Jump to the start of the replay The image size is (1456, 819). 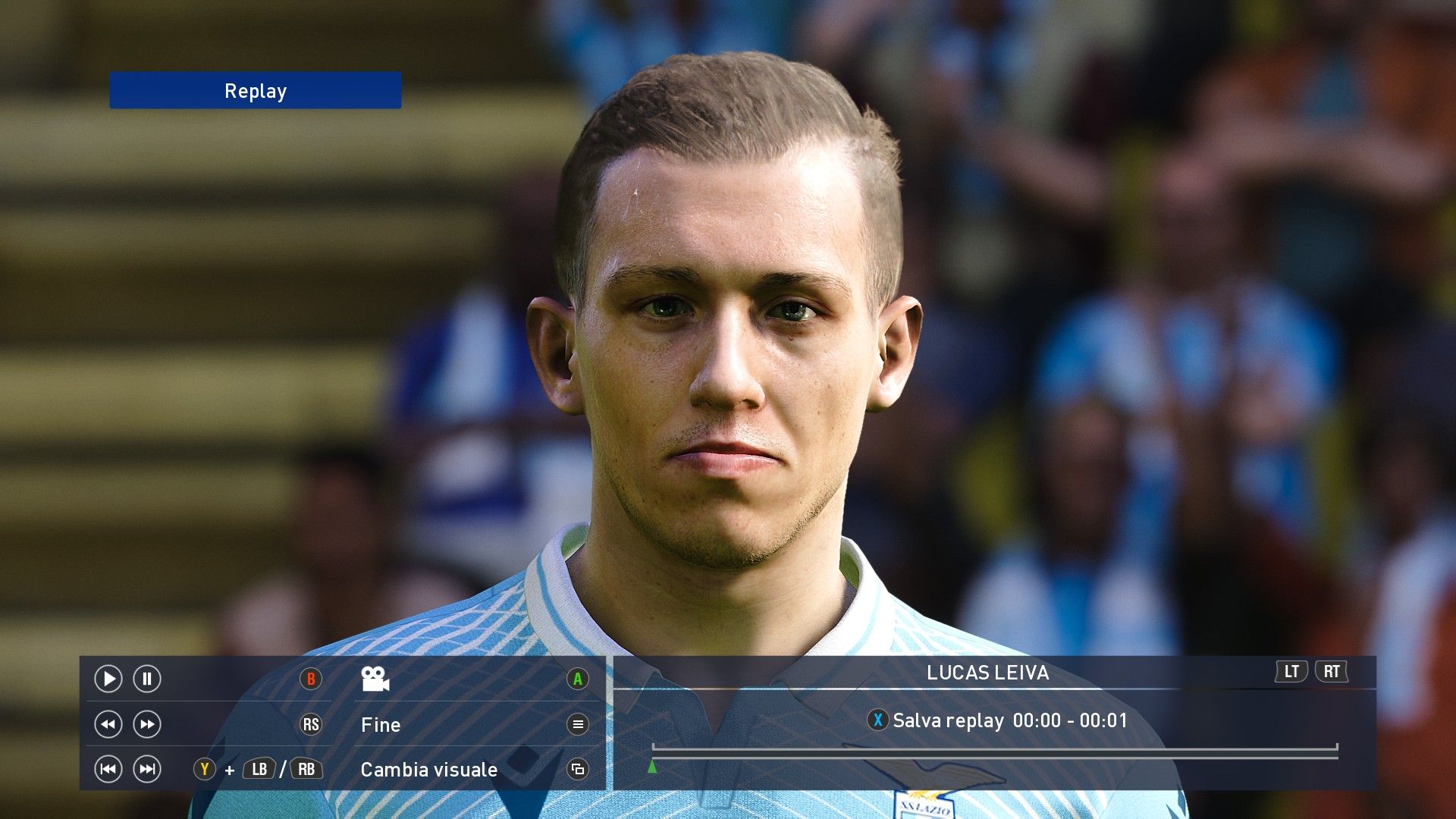(x=108, y=770)
